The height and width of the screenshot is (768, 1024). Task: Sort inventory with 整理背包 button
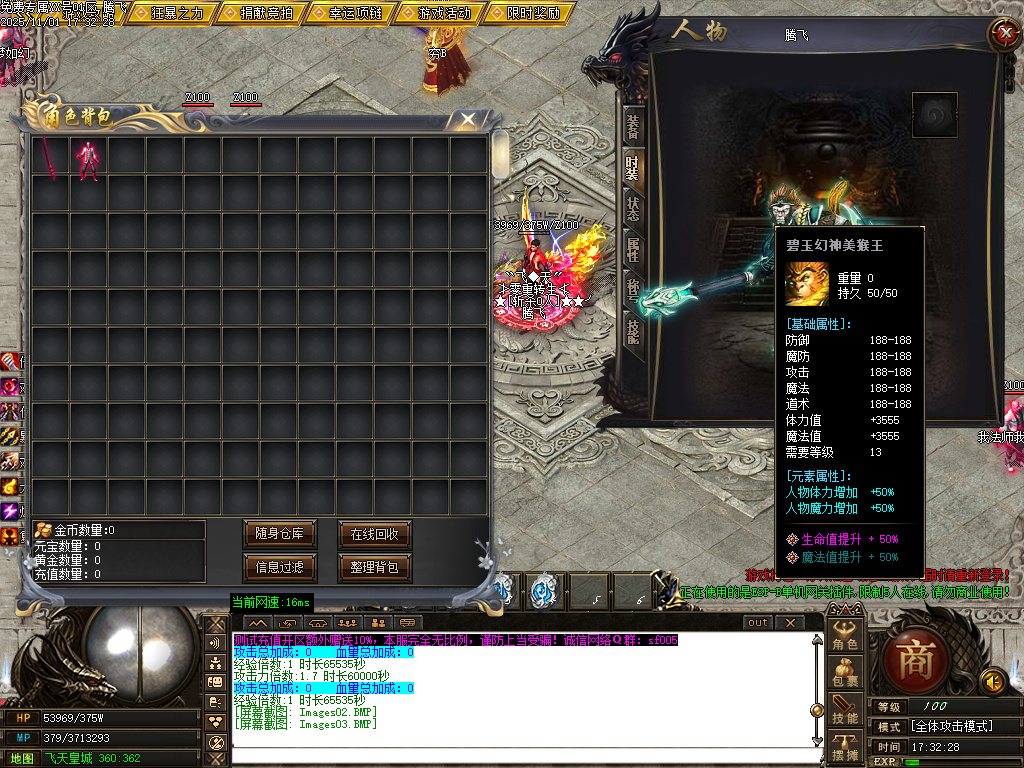(375, 568)
